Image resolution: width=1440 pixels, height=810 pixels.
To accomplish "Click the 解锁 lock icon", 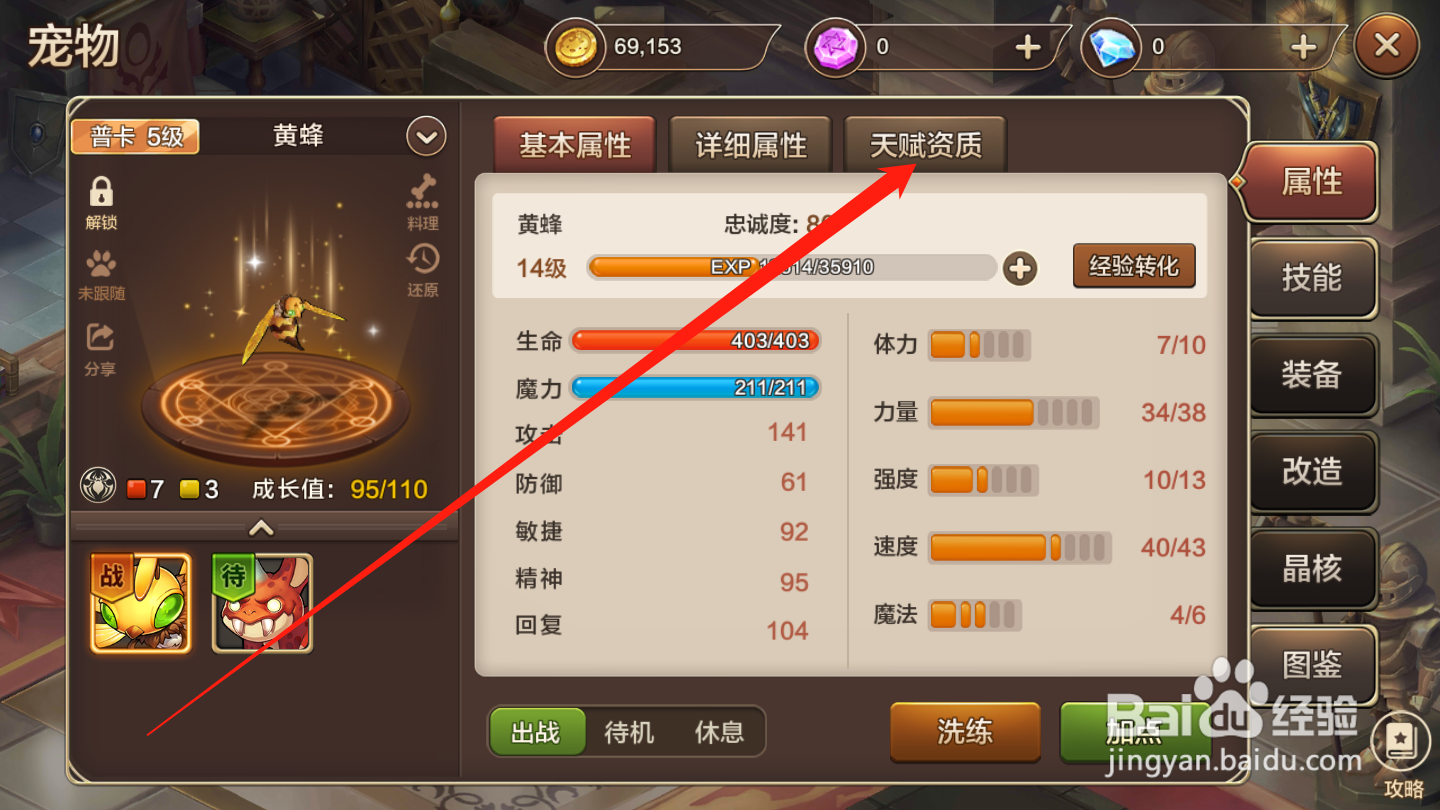I will tap(99, 197).
